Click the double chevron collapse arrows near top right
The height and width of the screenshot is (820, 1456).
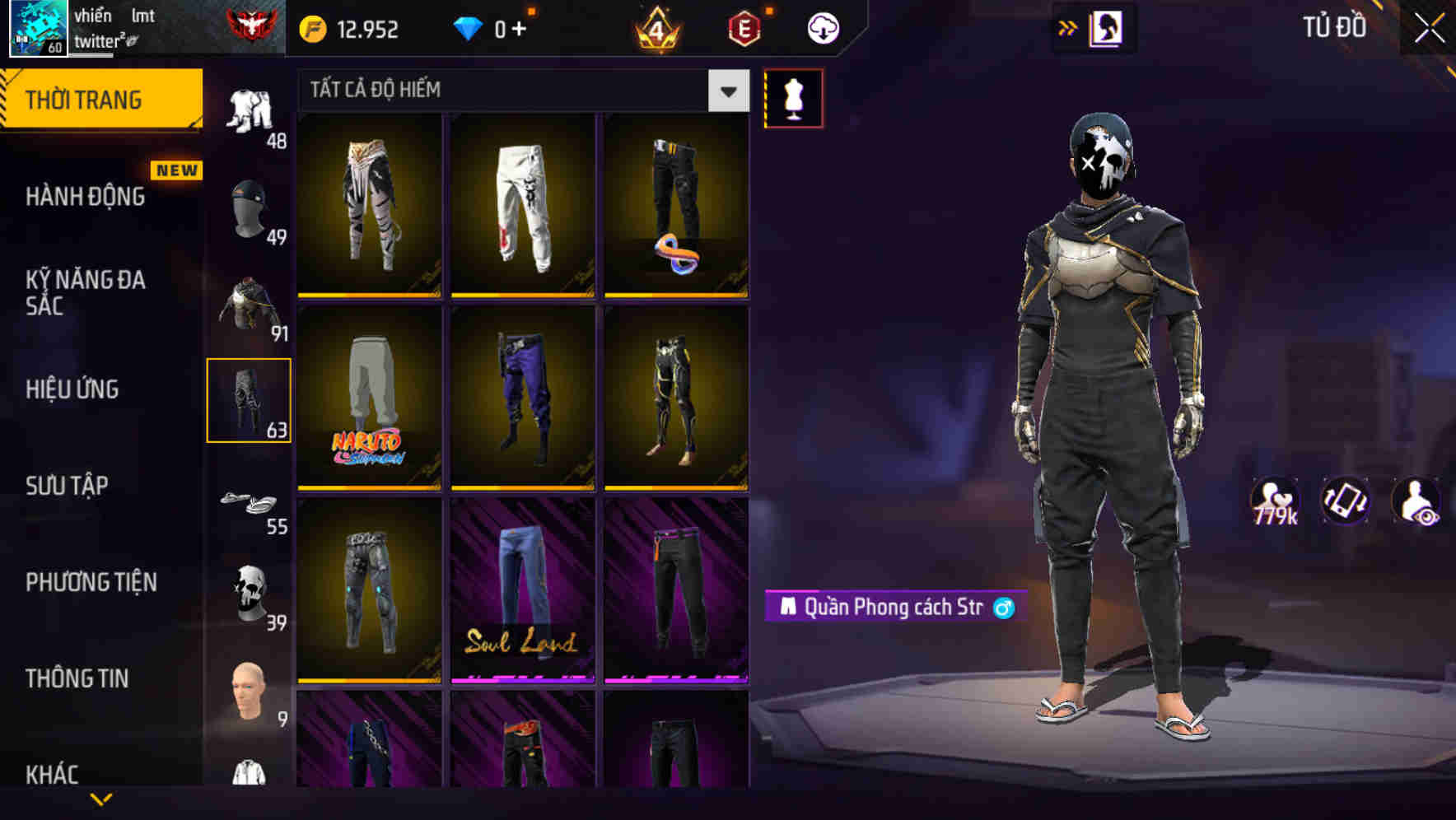click(x=1068, y=27)
